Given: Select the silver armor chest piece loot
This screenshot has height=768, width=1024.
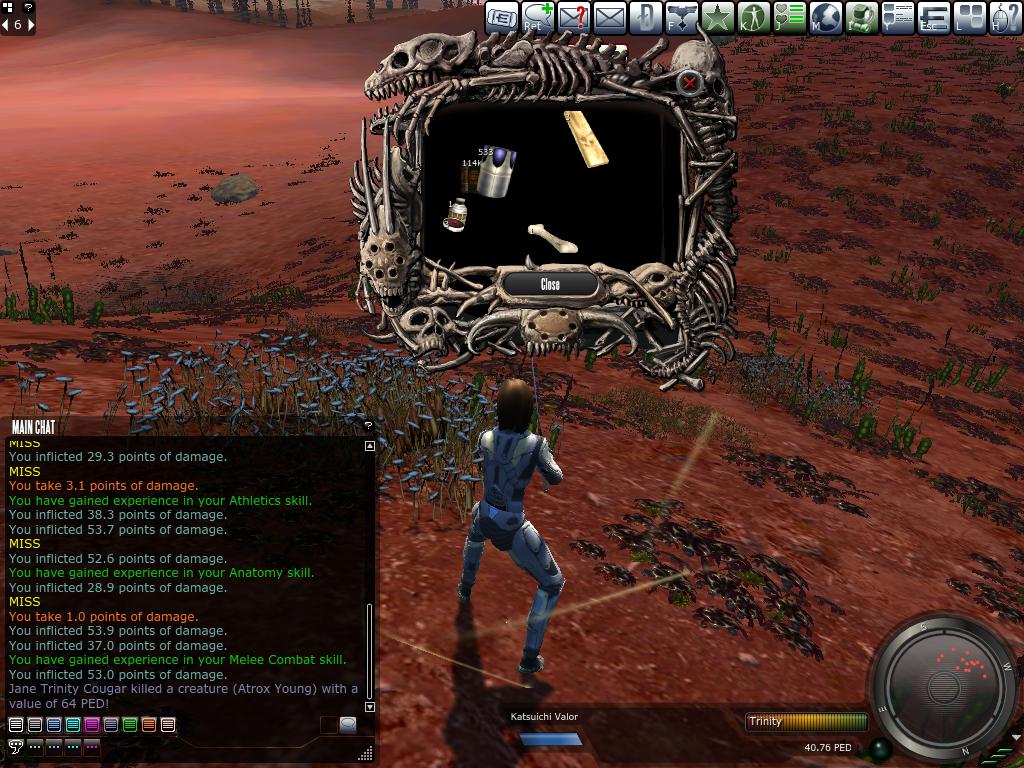Looking at the screenshot, I should [x=494, y=173].
